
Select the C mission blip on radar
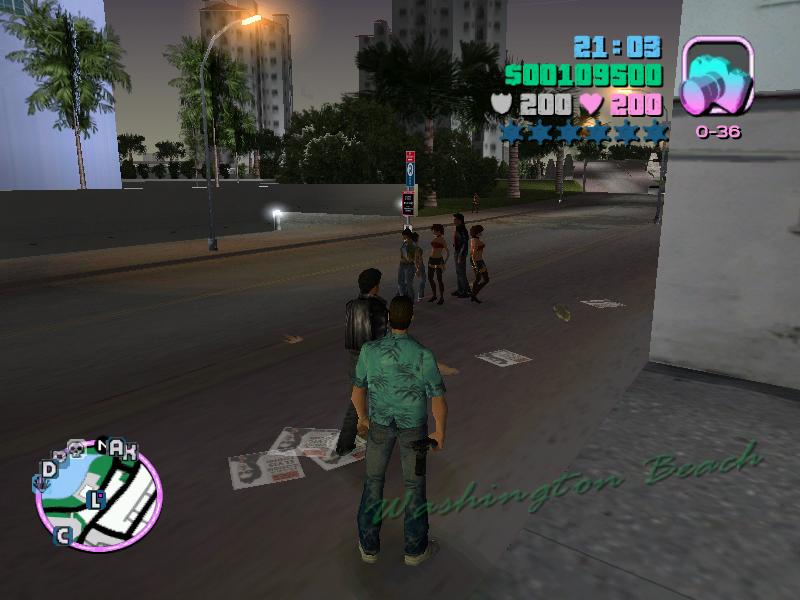tap(62, 535)
